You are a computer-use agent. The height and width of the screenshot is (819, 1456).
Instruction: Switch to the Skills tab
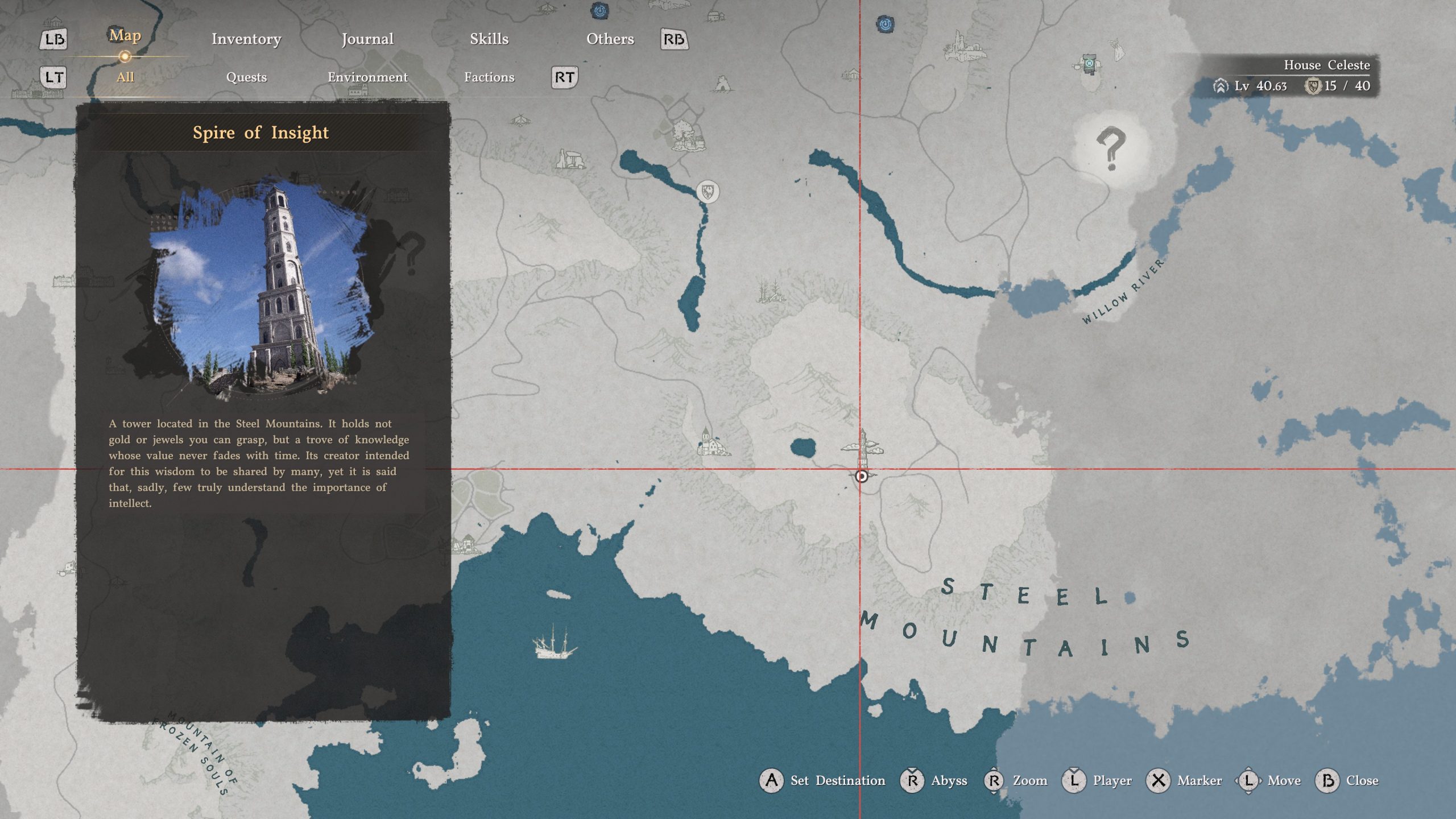click(x=489, y=40)
